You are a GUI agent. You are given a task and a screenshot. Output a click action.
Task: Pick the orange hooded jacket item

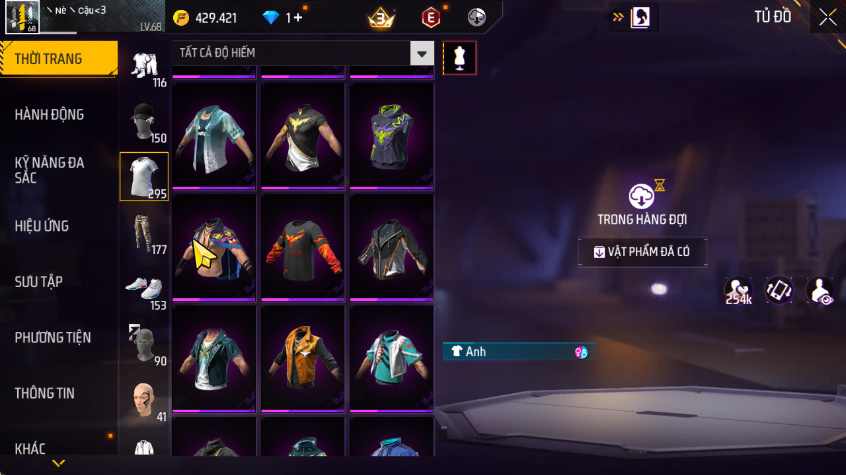point(303,355)
